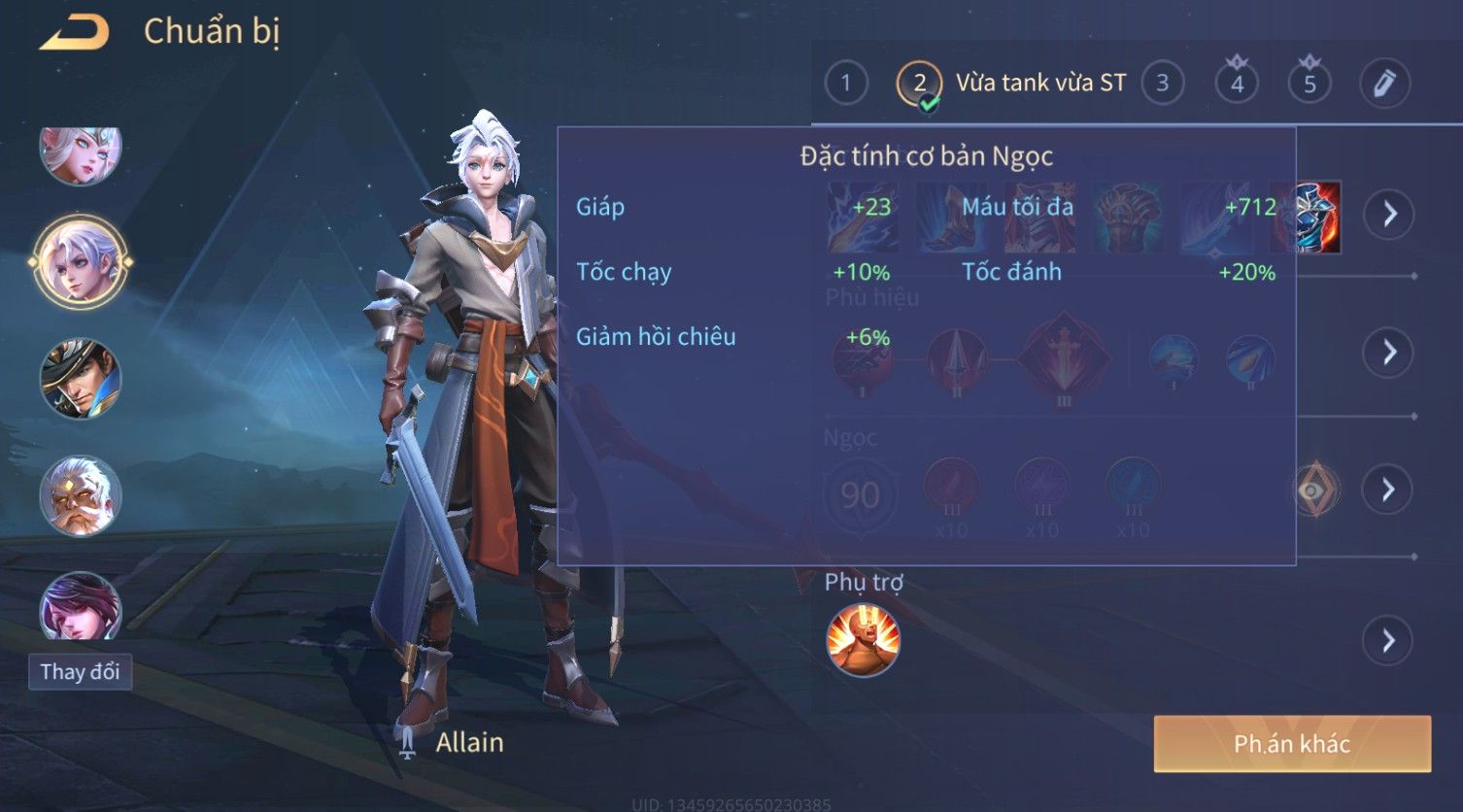
Task: Open the Ngọc rune page arrow
Action: [x=1387, y=489]
